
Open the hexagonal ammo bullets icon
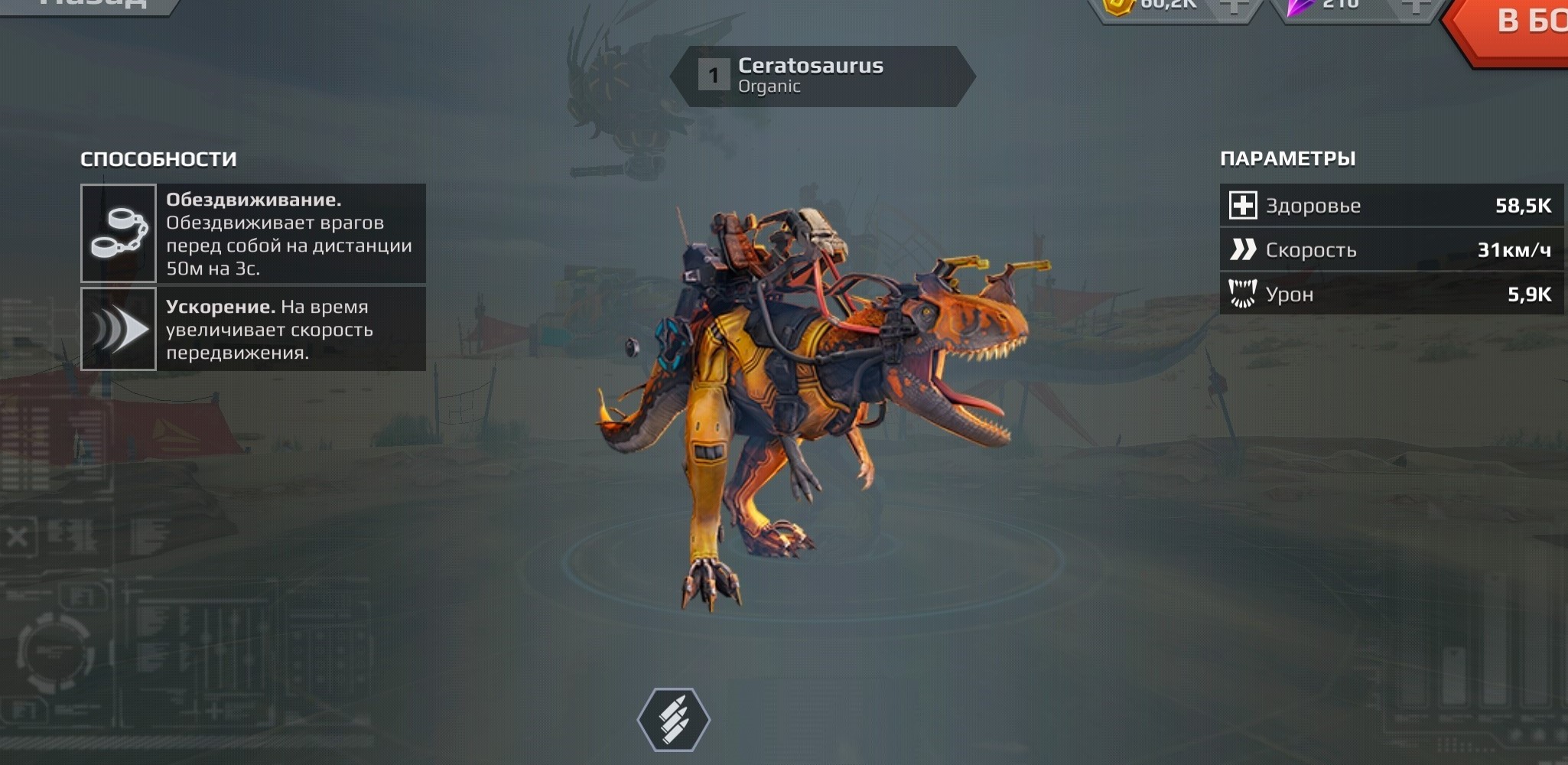674,719
